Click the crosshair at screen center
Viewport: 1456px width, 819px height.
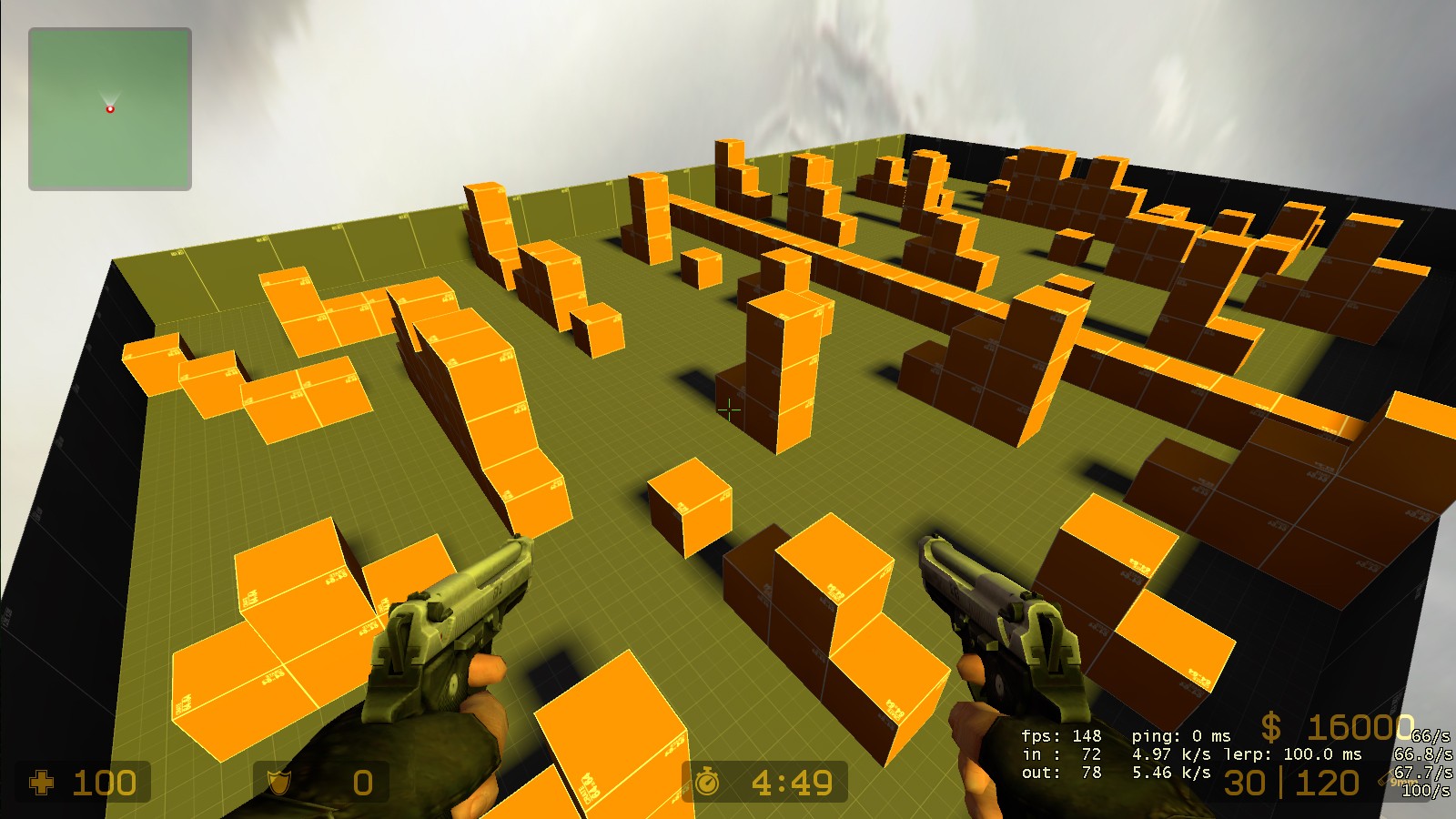click(x=728, y=411)
